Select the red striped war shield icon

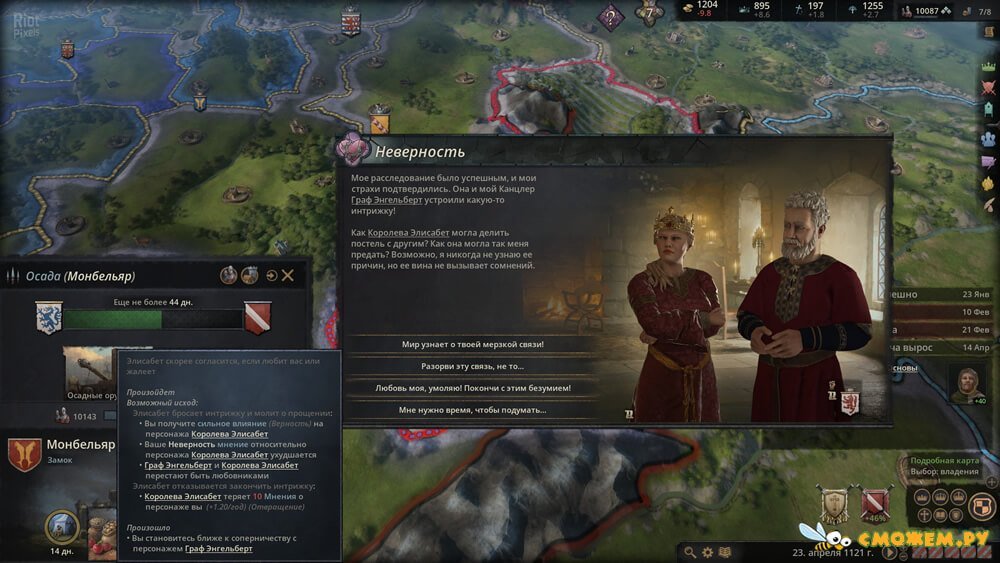click(876, 504)
